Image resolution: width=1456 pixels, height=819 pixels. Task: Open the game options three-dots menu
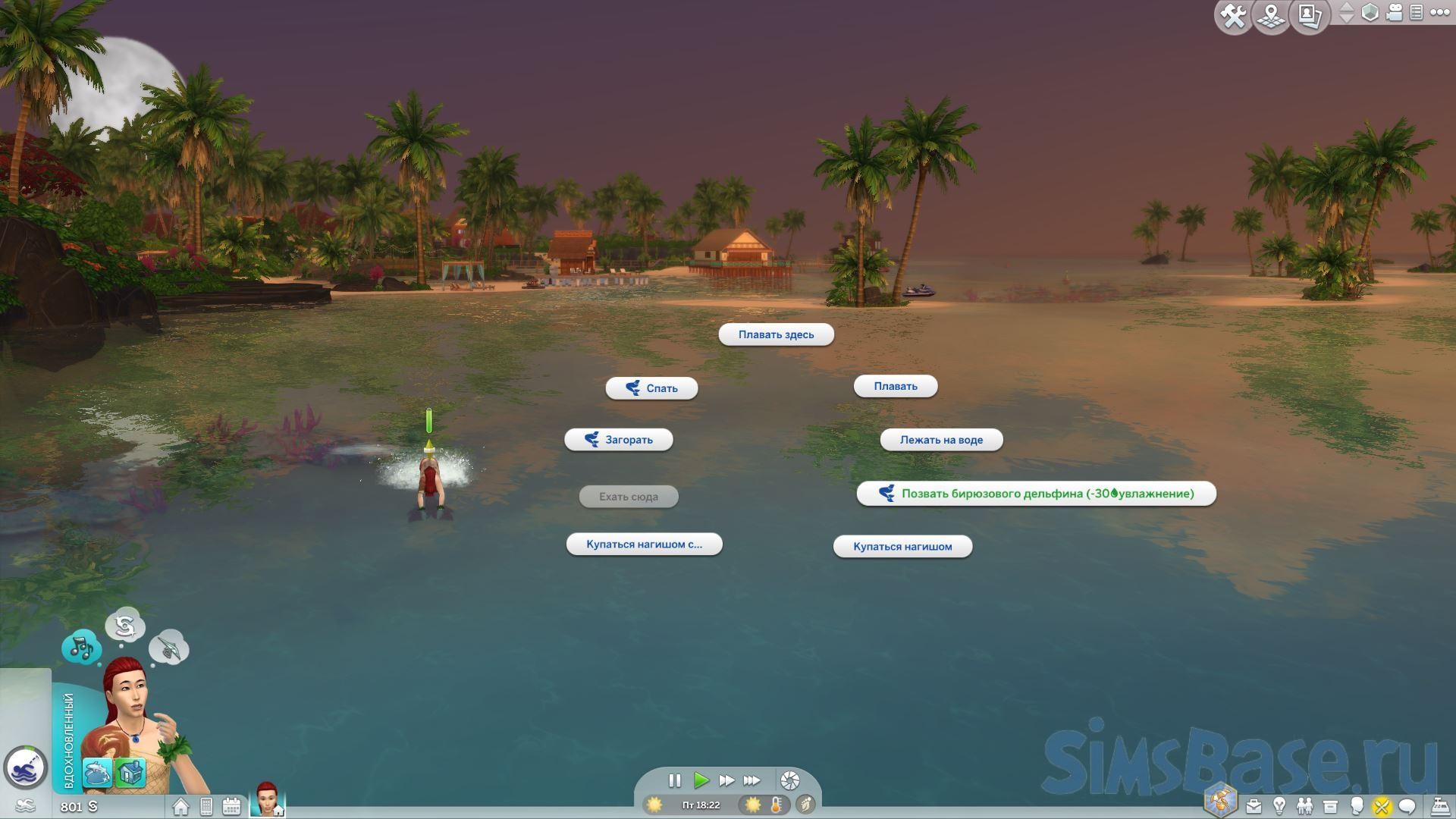pos(1439,13)
